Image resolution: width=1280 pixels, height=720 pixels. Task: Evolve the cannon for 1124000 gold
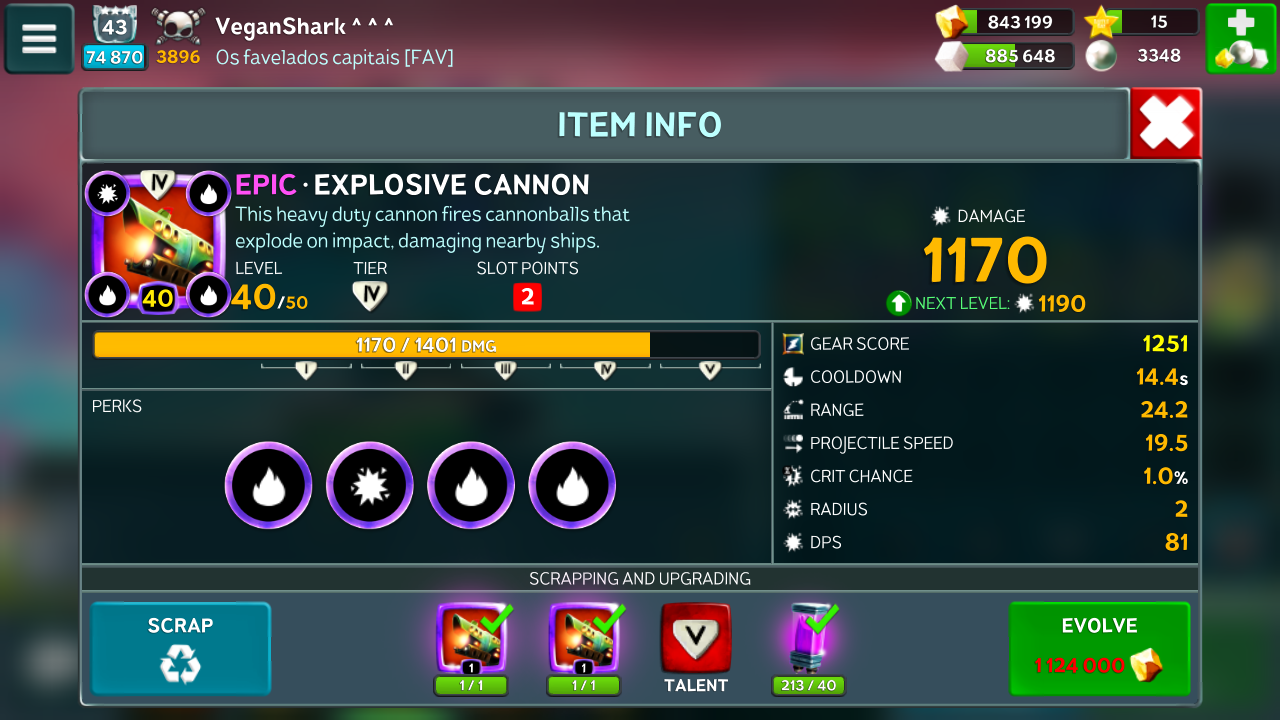(x=1099, y=648)
